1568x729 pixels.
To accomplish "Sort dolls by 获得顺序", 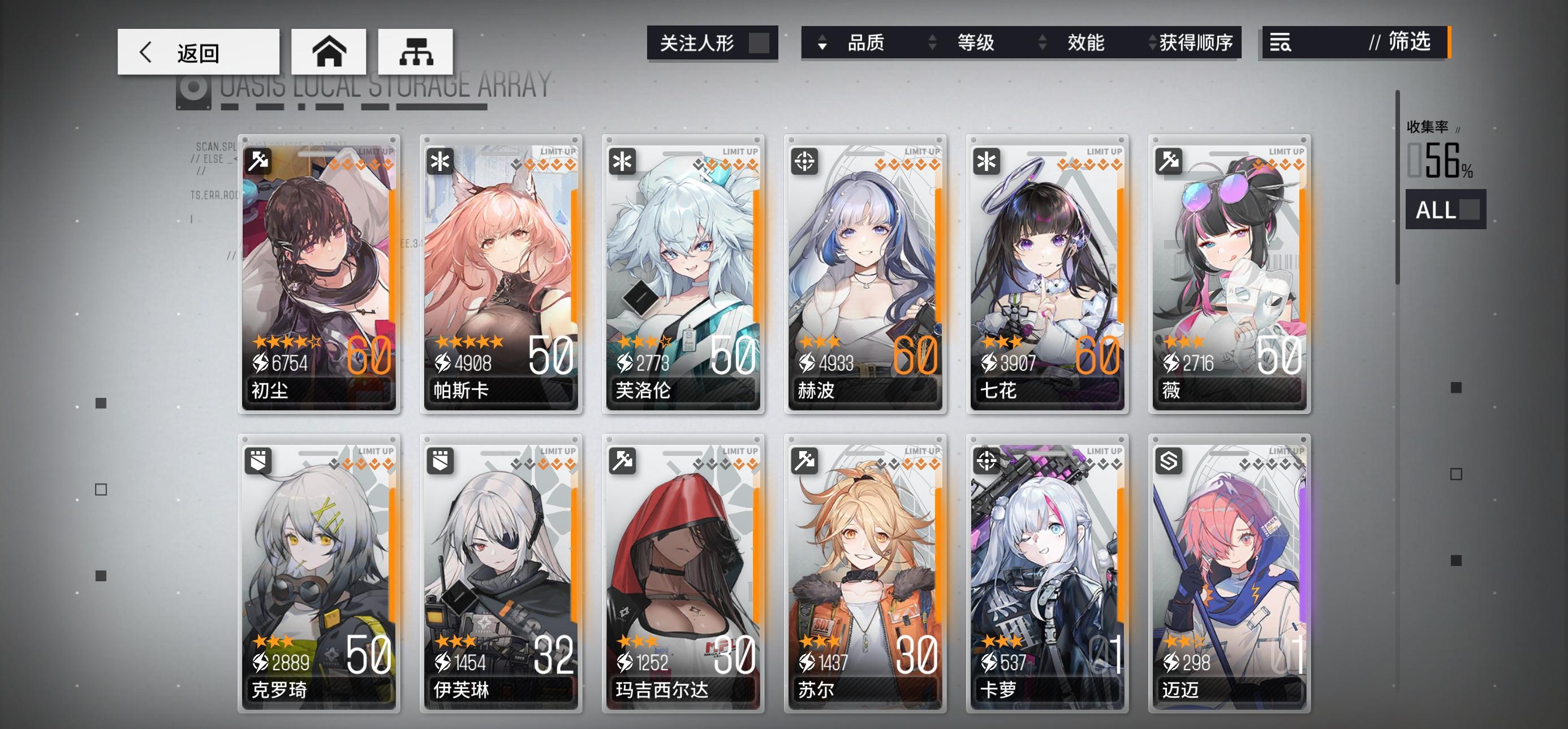I will click(x=1196, y=42).
